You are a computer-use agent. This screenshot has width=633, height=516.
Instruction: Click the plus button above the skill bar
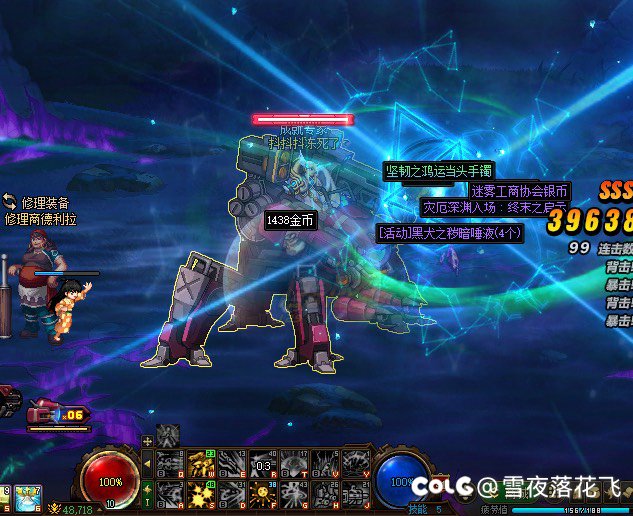(x=148, y=440)
